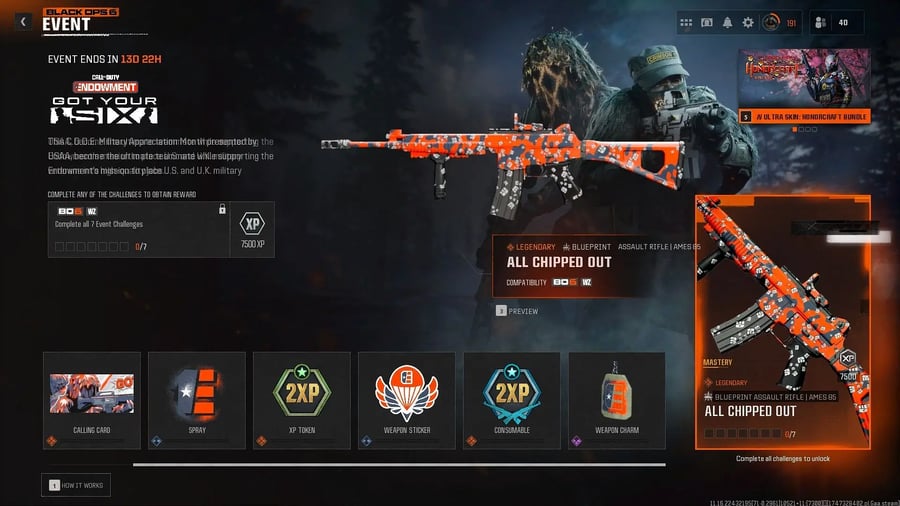This screenshot has width=900, height=506.
Task: Open the settings gear
Action: tap(747, 22)
